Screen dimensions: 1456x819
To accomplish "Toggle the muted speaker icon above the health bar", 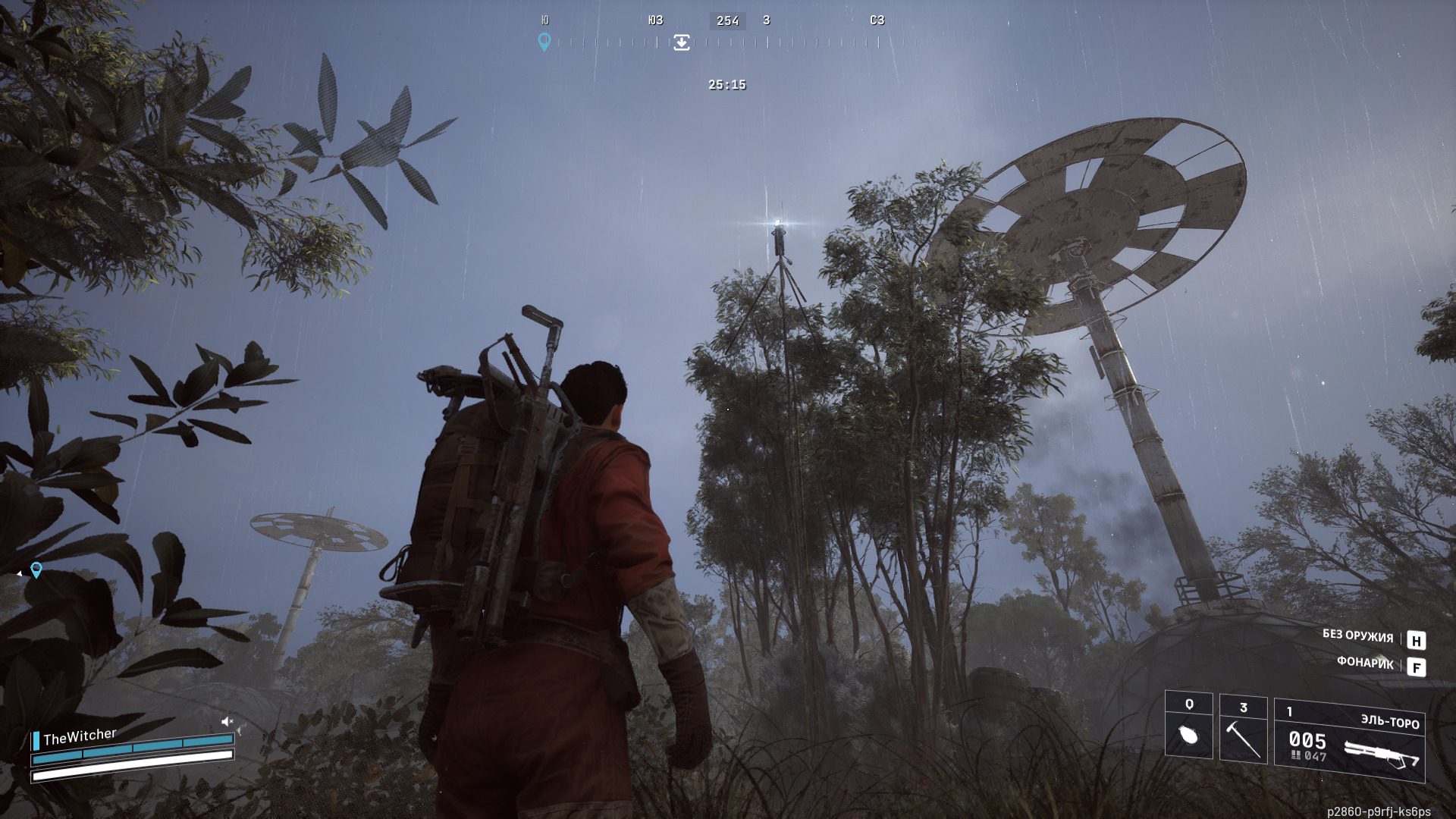I will tap(227, 721).
